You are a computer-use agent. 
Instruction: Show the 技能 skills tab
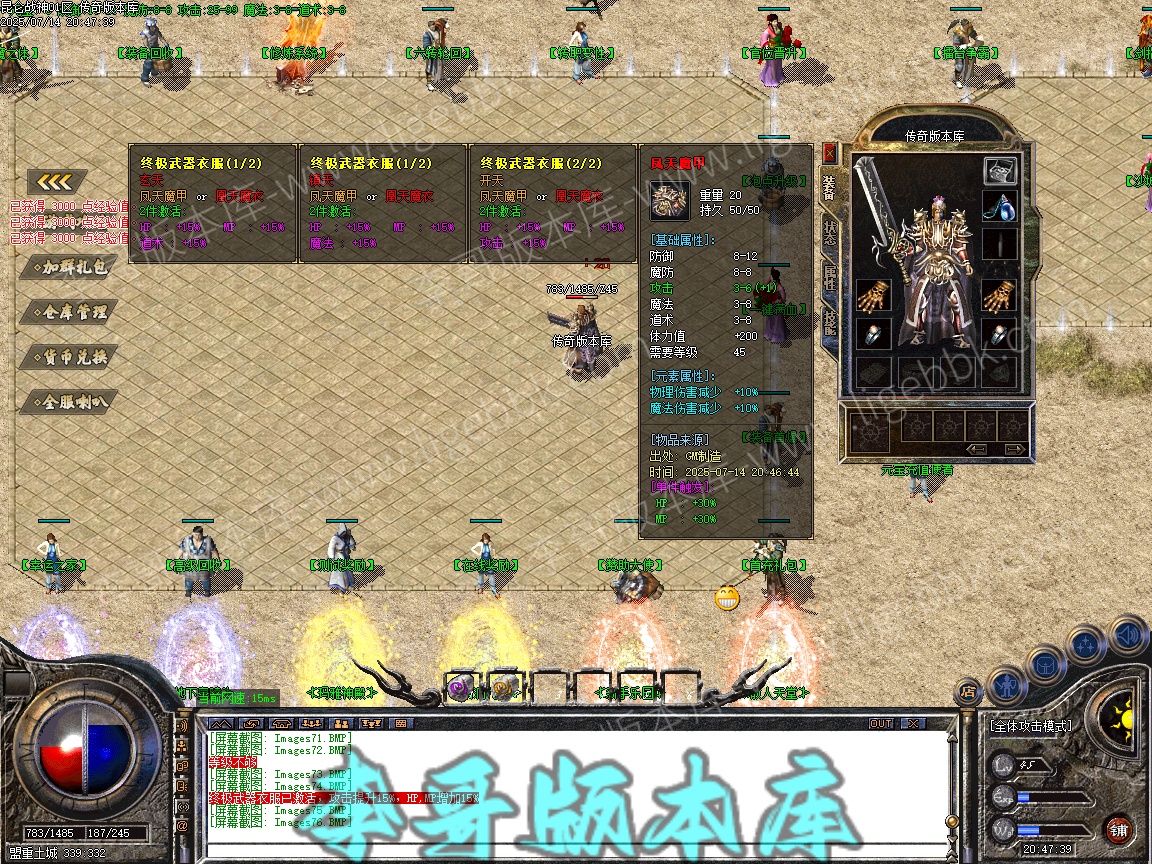[x=830, y=323]
